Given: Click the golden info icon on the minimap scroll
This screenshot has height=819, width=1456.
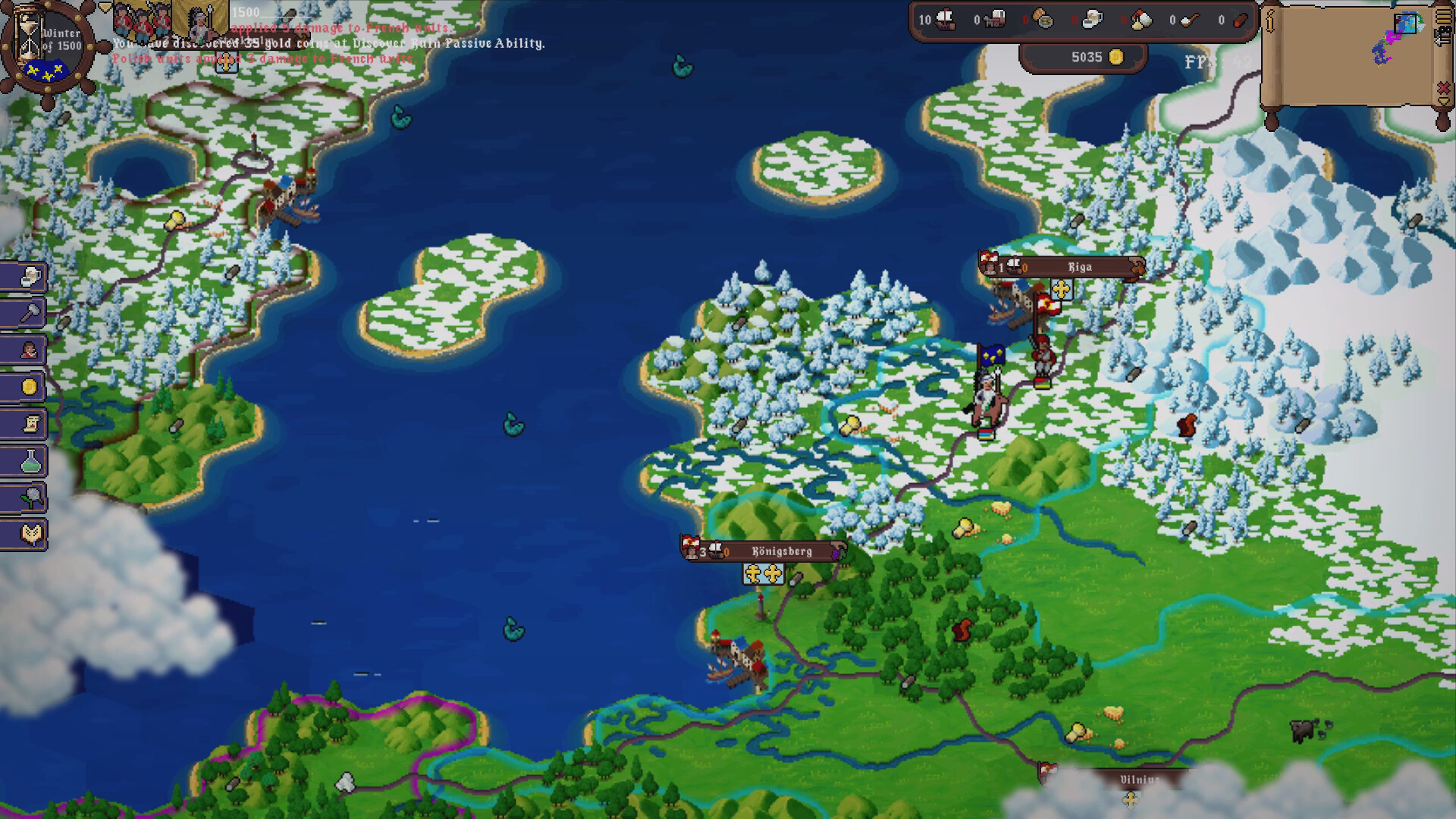Looking at the screenshot, I should click(x=1269, y=20).
